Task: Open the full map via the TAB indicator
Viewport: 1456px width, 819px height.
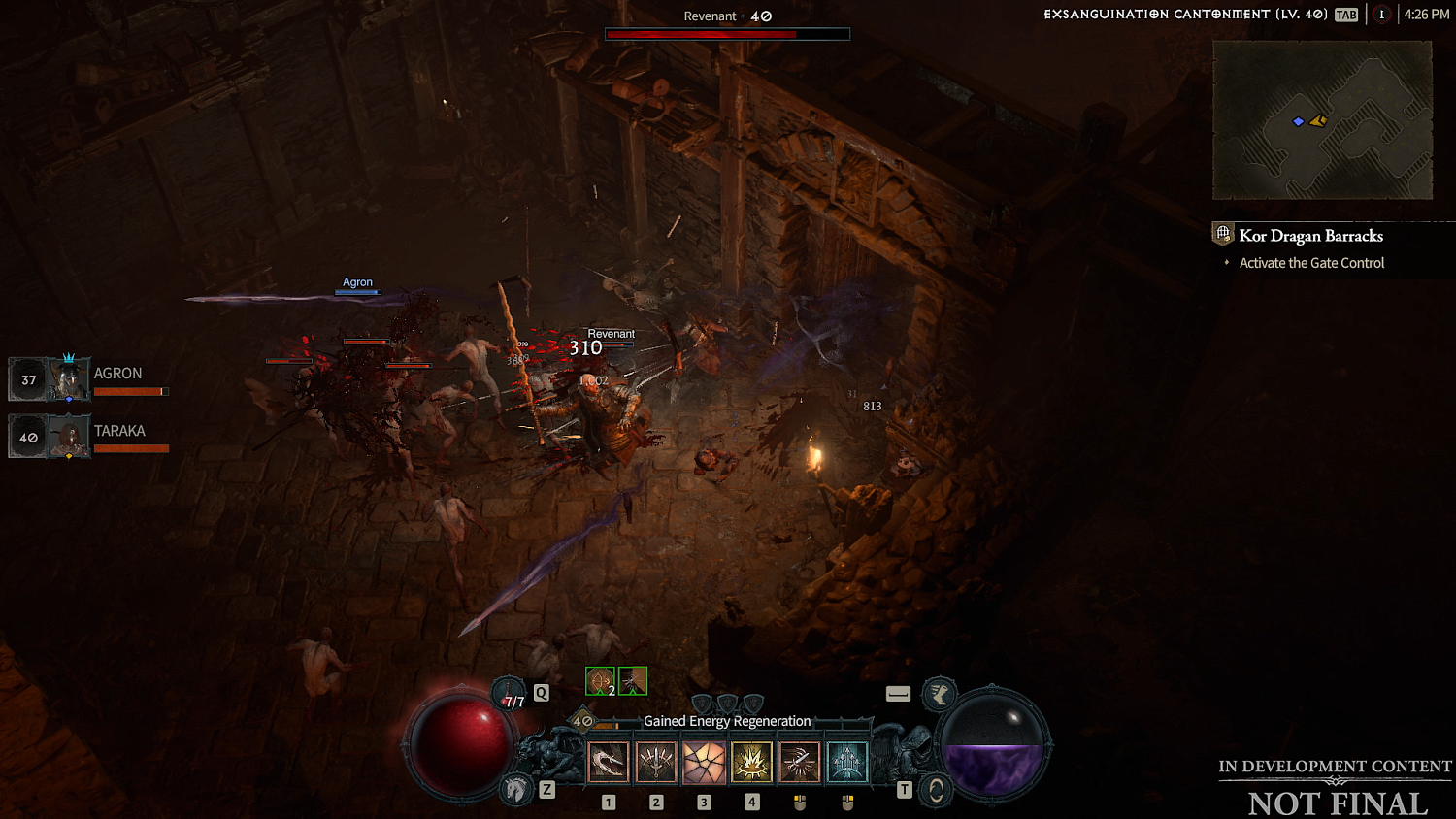Action: (x=1344, y=15)
